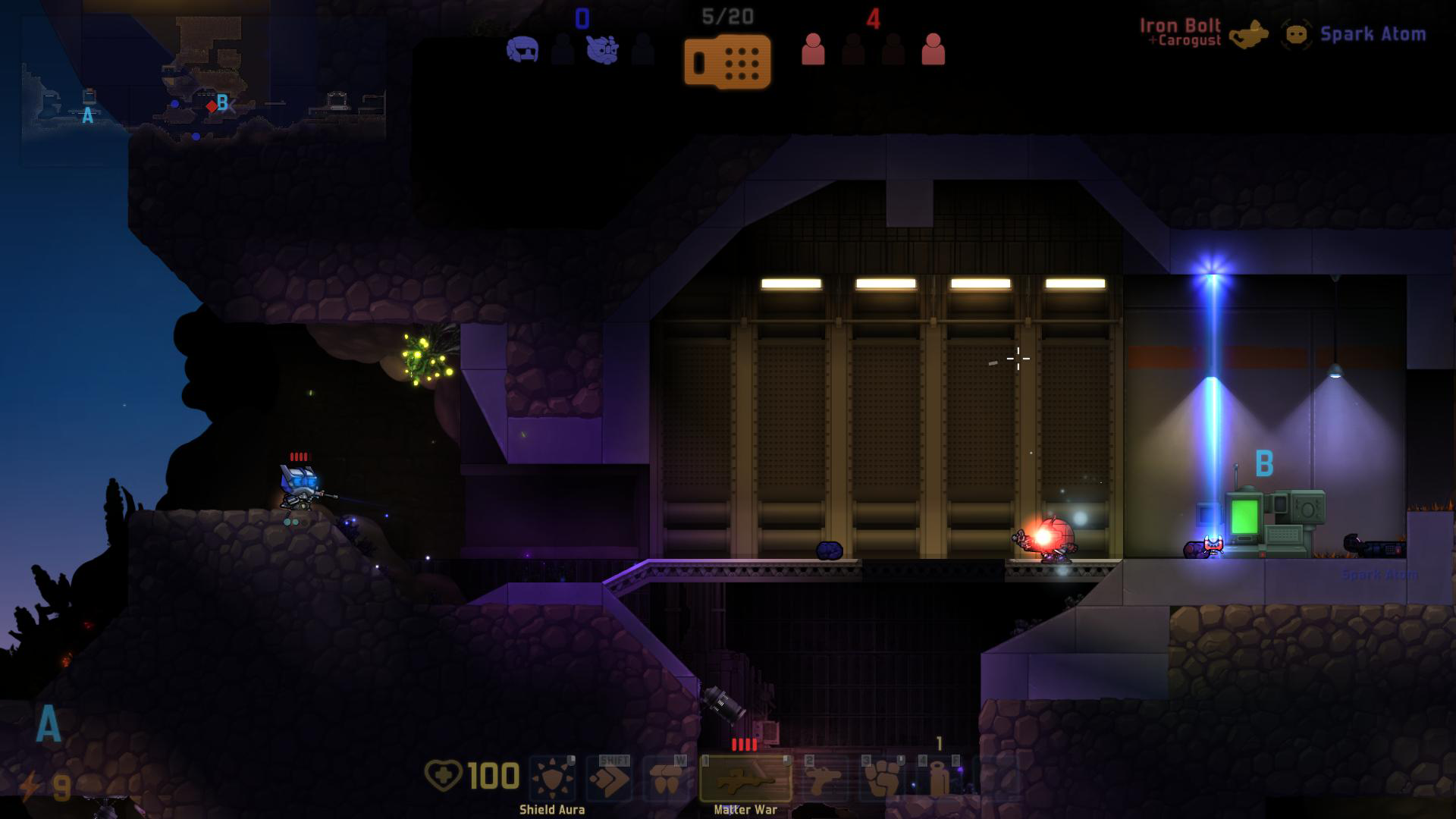Select the Matter War rifle slot
Image resolution: width=1456 pixels, height=819 pixels.
coord(745,779)
